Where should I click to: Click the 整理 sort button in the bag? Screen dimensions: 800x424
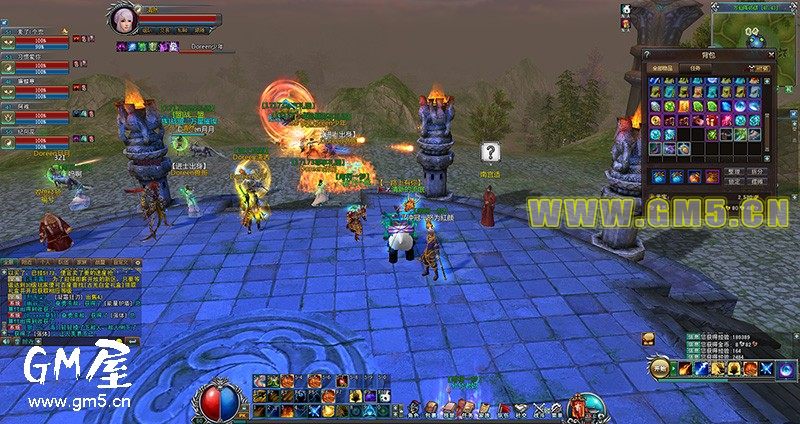tap(733, 172)
